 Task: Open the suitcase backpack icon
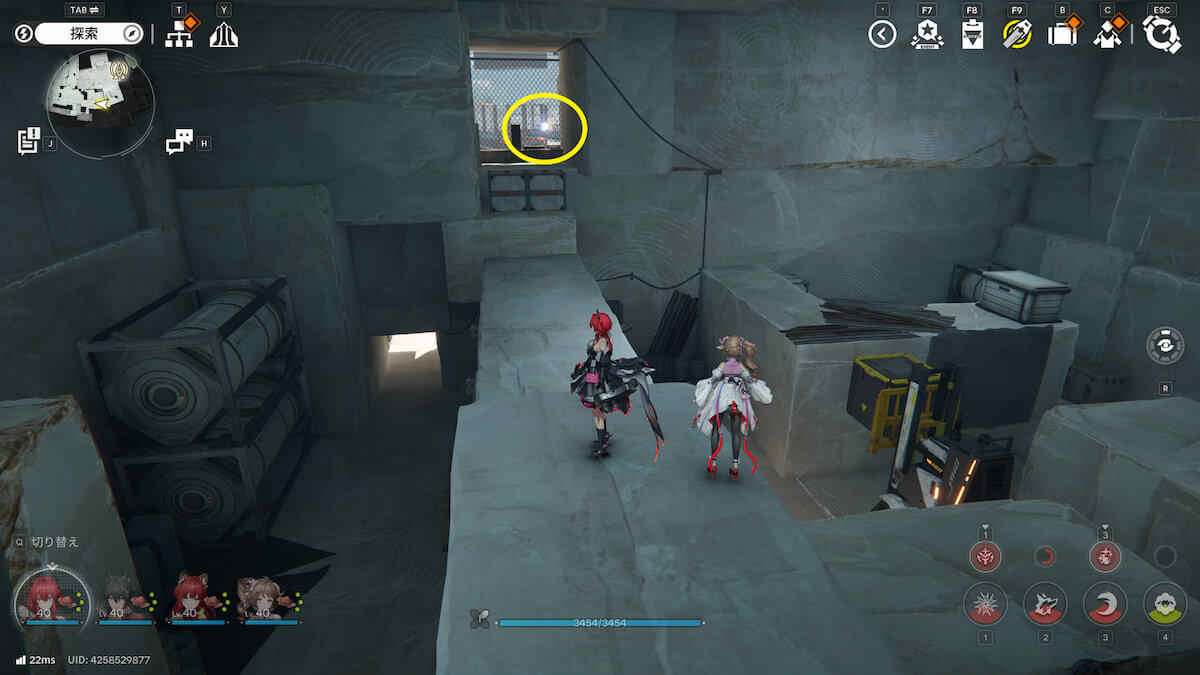1062,35
